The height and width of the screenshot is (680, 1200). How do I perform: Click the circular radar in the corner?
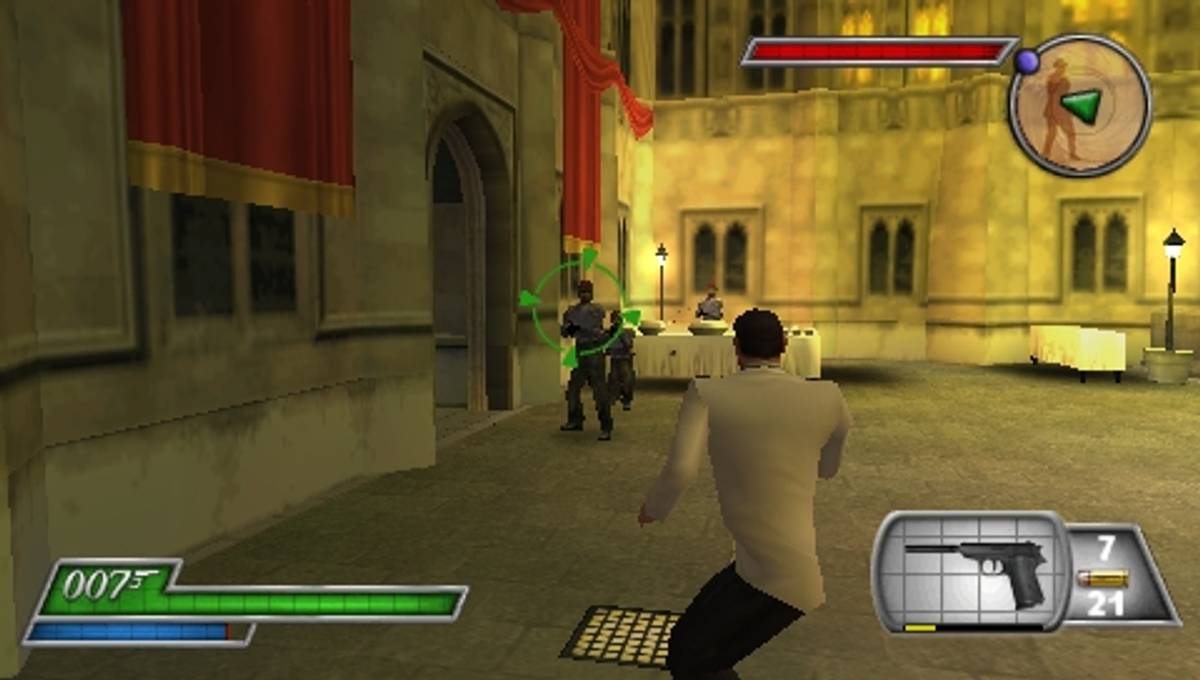tap(1080, 105)
